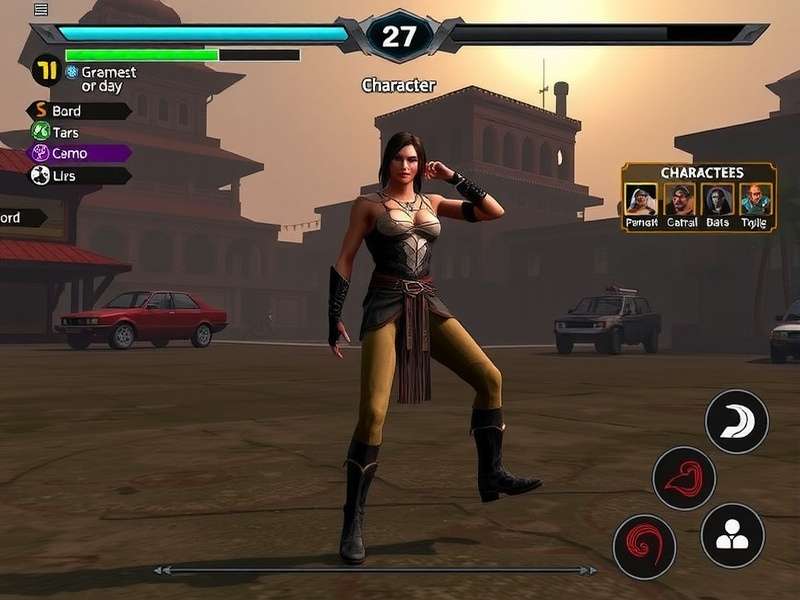Tap the white three-person team button
Viewport: 800px width, 600px height.
[732, 535]
